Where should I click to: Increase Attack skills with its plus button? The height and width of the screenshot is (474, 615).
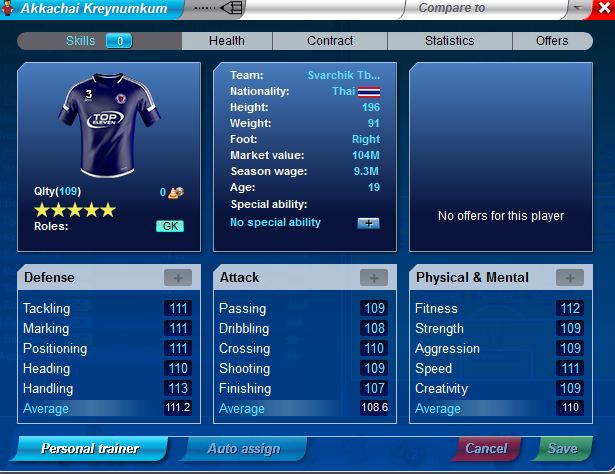point(374,277)
